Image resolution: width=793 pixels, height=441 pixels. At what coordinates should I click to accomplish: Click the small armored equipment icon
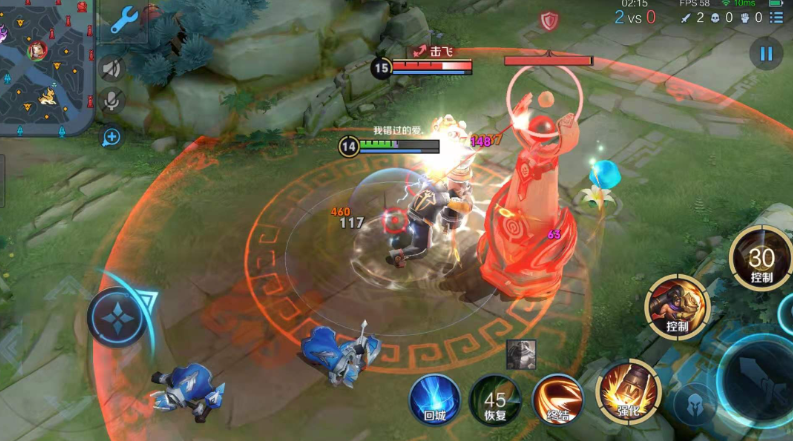[x=520, y=354]
